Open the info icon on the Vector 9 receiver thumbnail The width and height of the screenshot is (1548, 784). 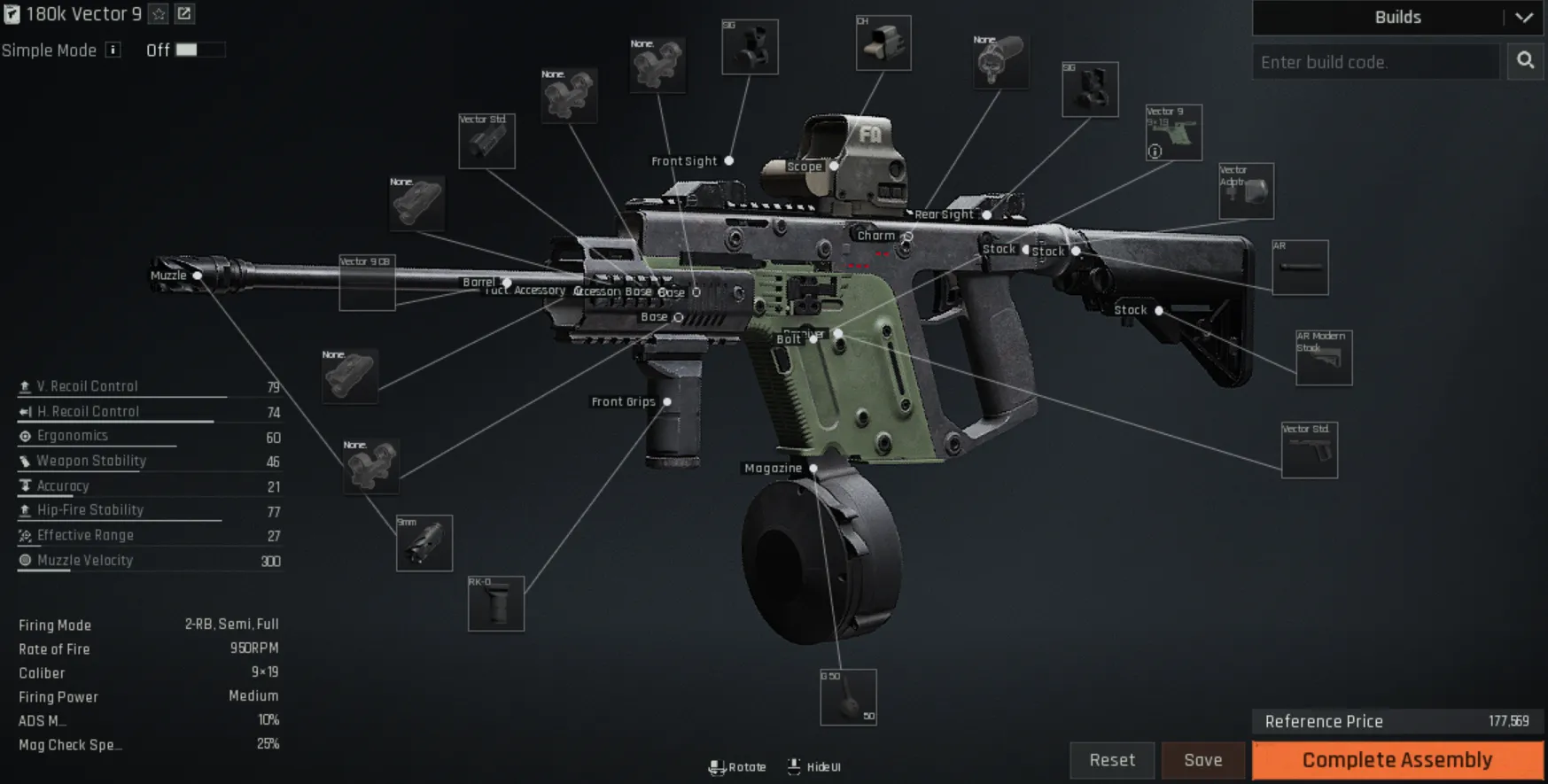(x=1155, y=152)
